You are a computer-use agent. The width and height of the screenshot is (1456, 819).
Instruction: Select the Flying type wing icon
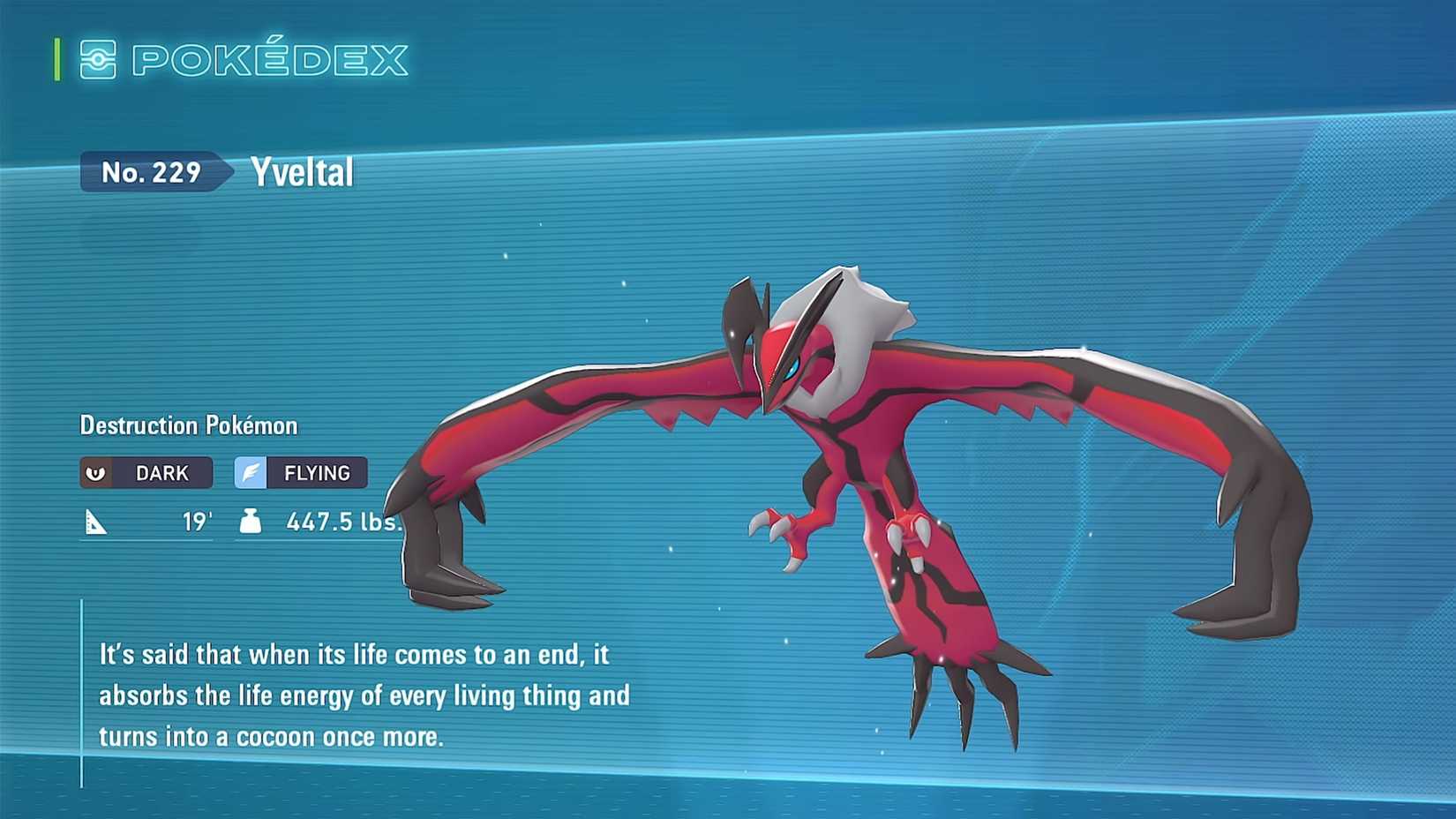(x=251, y=473)
